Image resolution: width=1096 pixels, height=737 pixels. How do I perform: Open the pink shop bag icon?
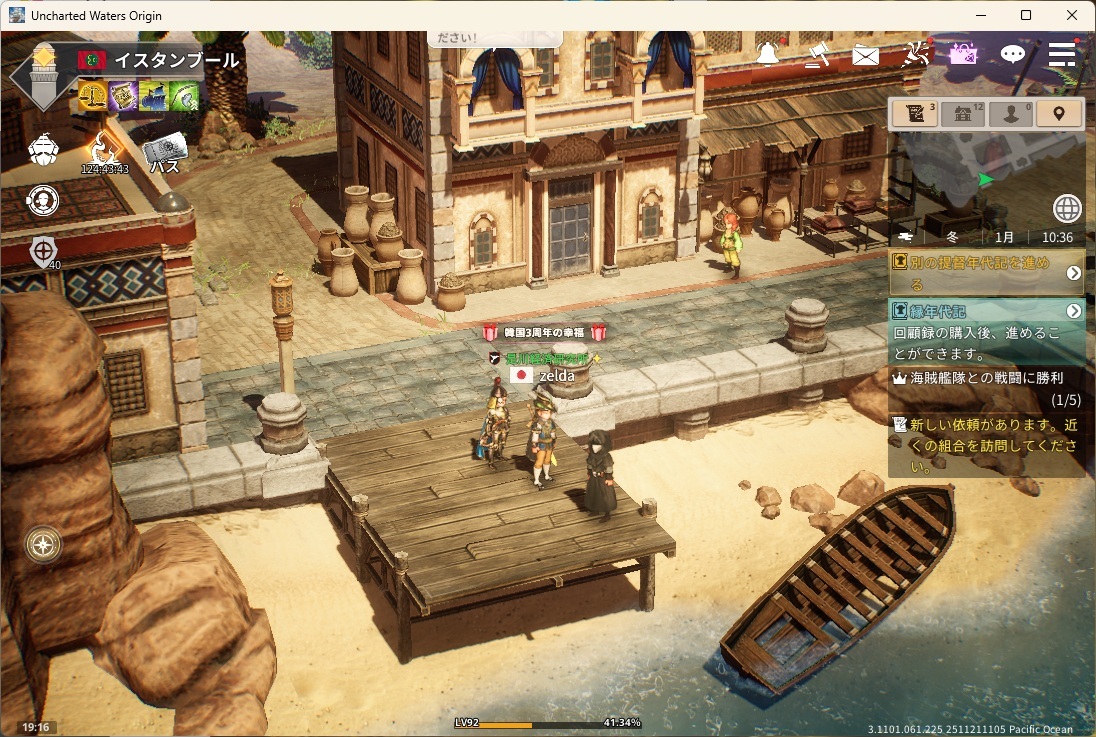click(963, 54)
